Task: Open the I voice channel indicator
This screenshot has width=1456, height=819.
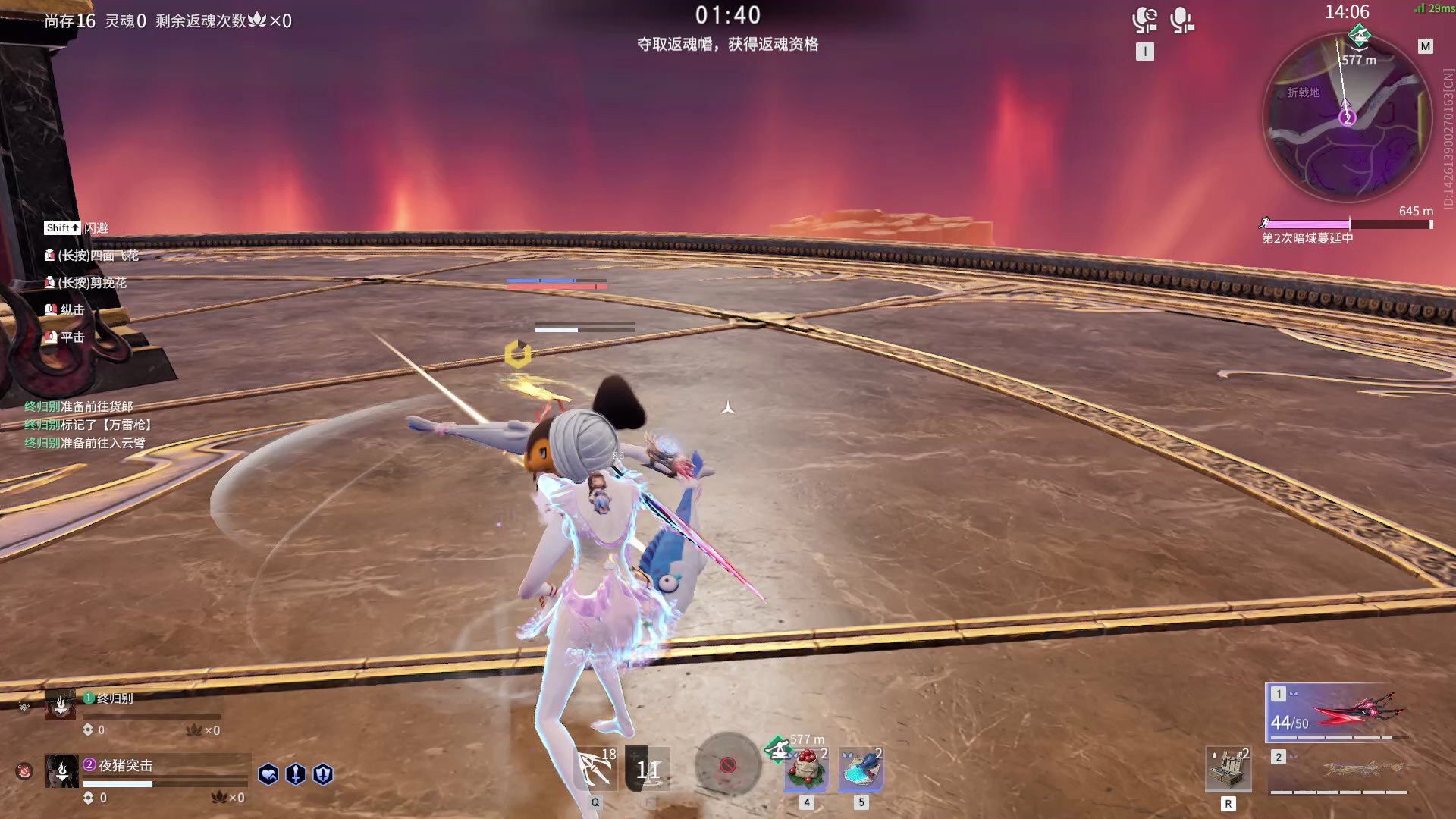Action: (1144, 52)
